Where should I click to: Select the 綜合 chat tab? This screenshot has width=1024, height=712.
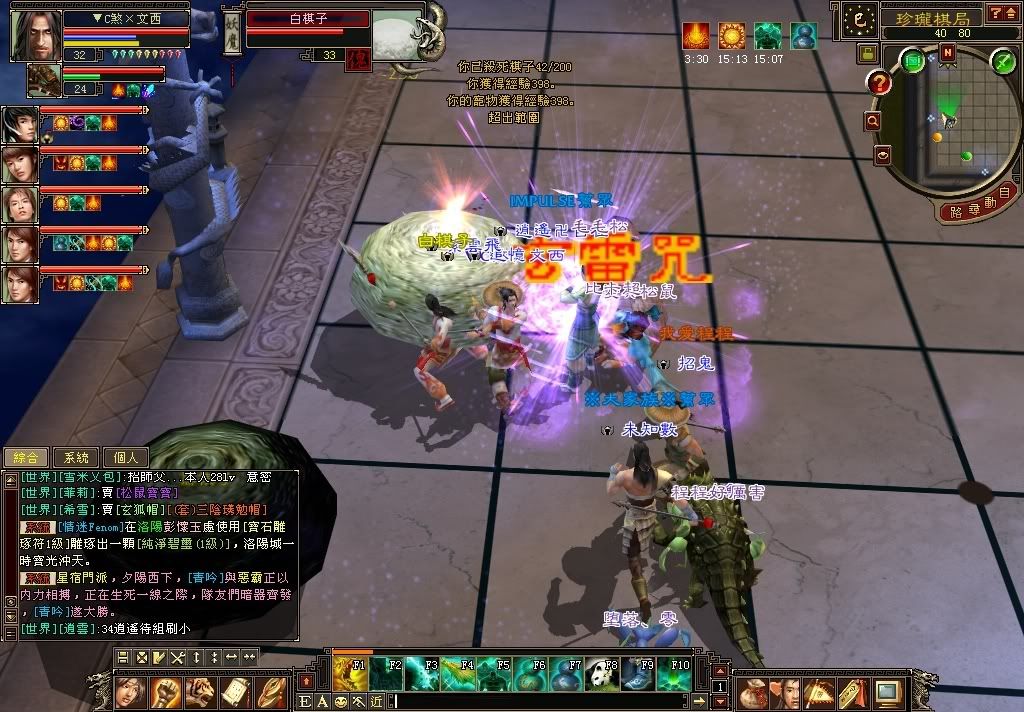tap(24, 457)
